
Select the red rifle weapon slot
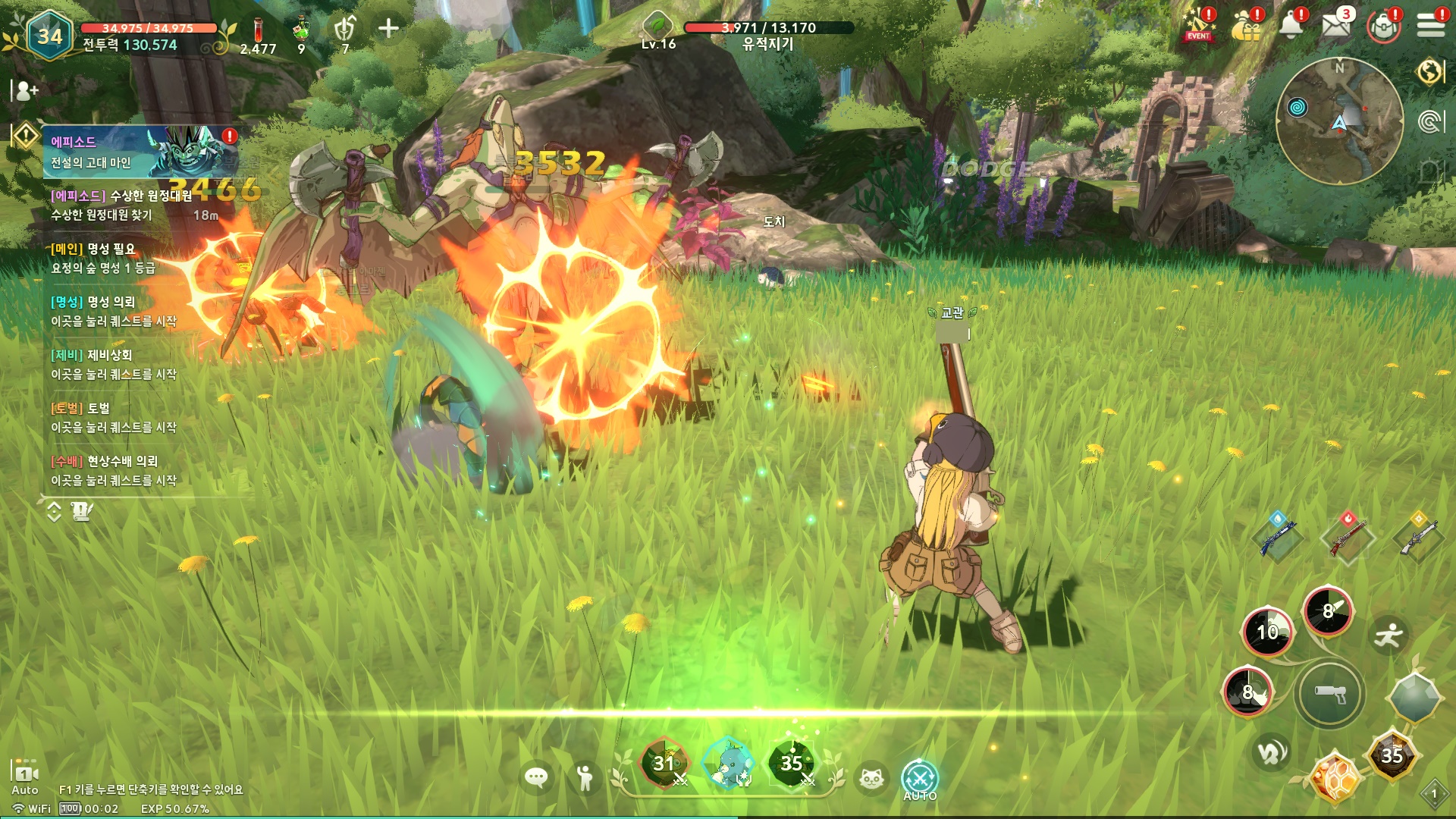[x=1348, y=537]
